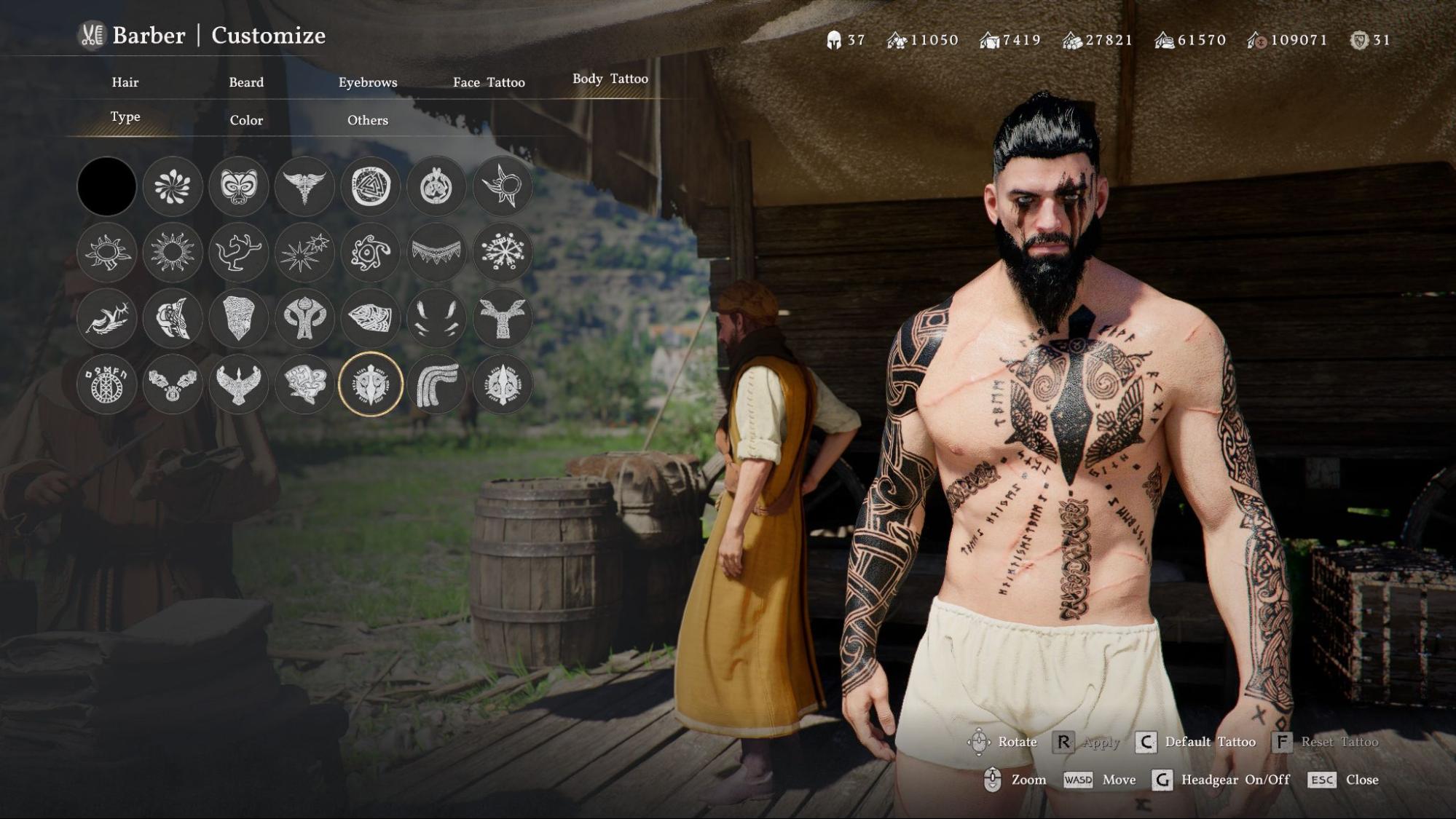This screenshot has width=1456, height=819.
Task: Switch to the Color subtab
Action: [x=246, y=119]
